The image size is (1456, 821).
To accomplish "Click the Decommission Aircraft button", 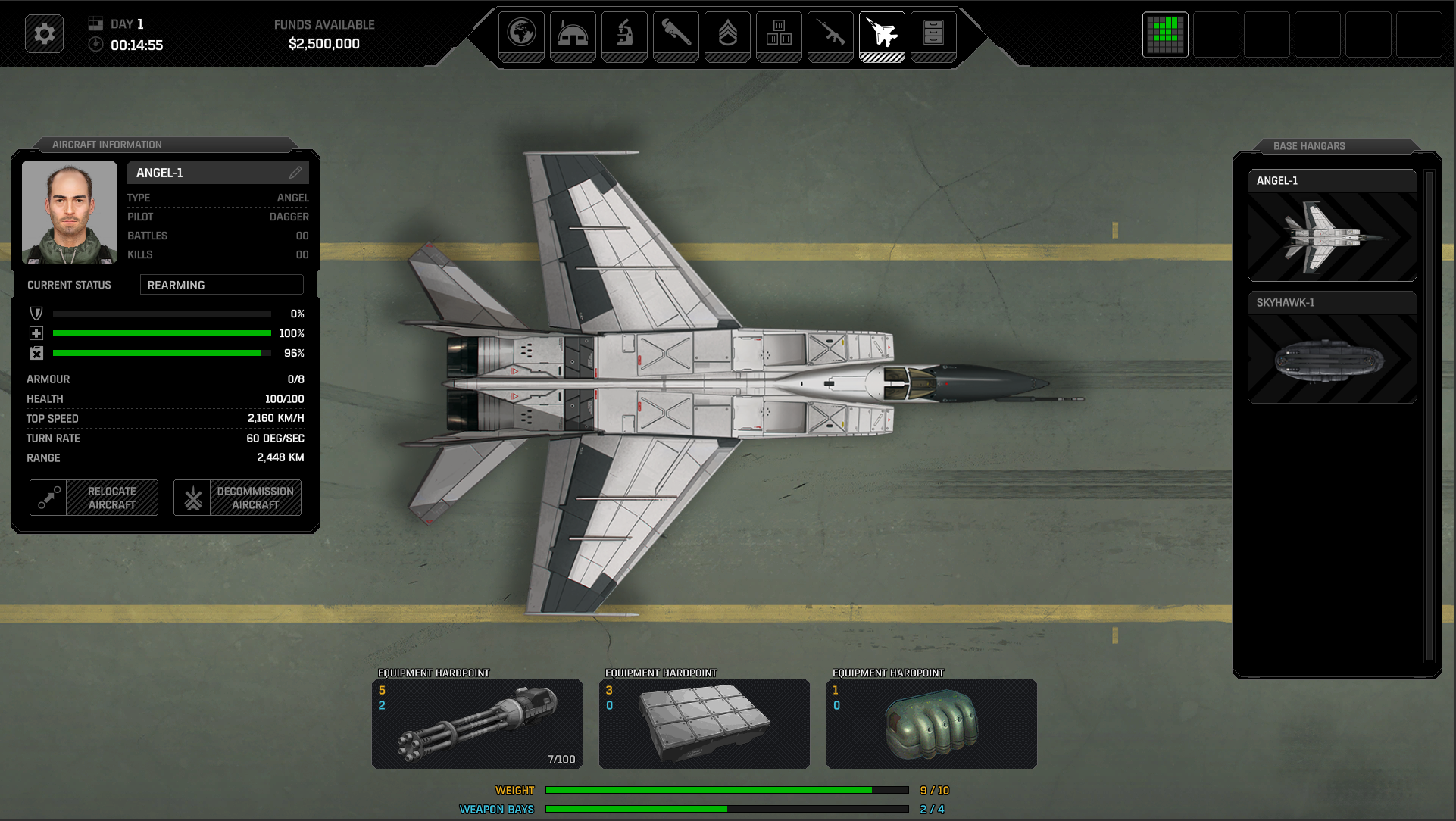I will coord(237,498).
